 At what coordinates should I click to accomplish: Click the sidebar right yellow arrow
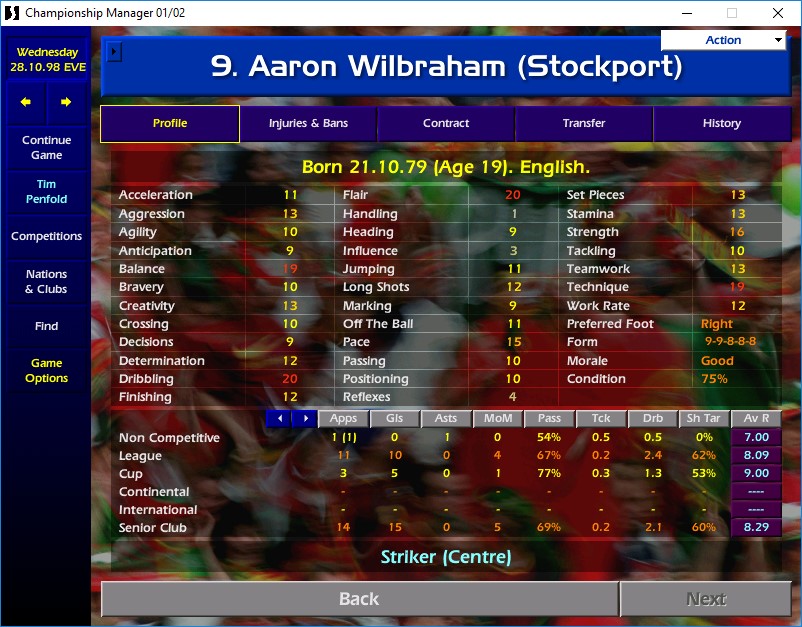click(x=66, y=102)
